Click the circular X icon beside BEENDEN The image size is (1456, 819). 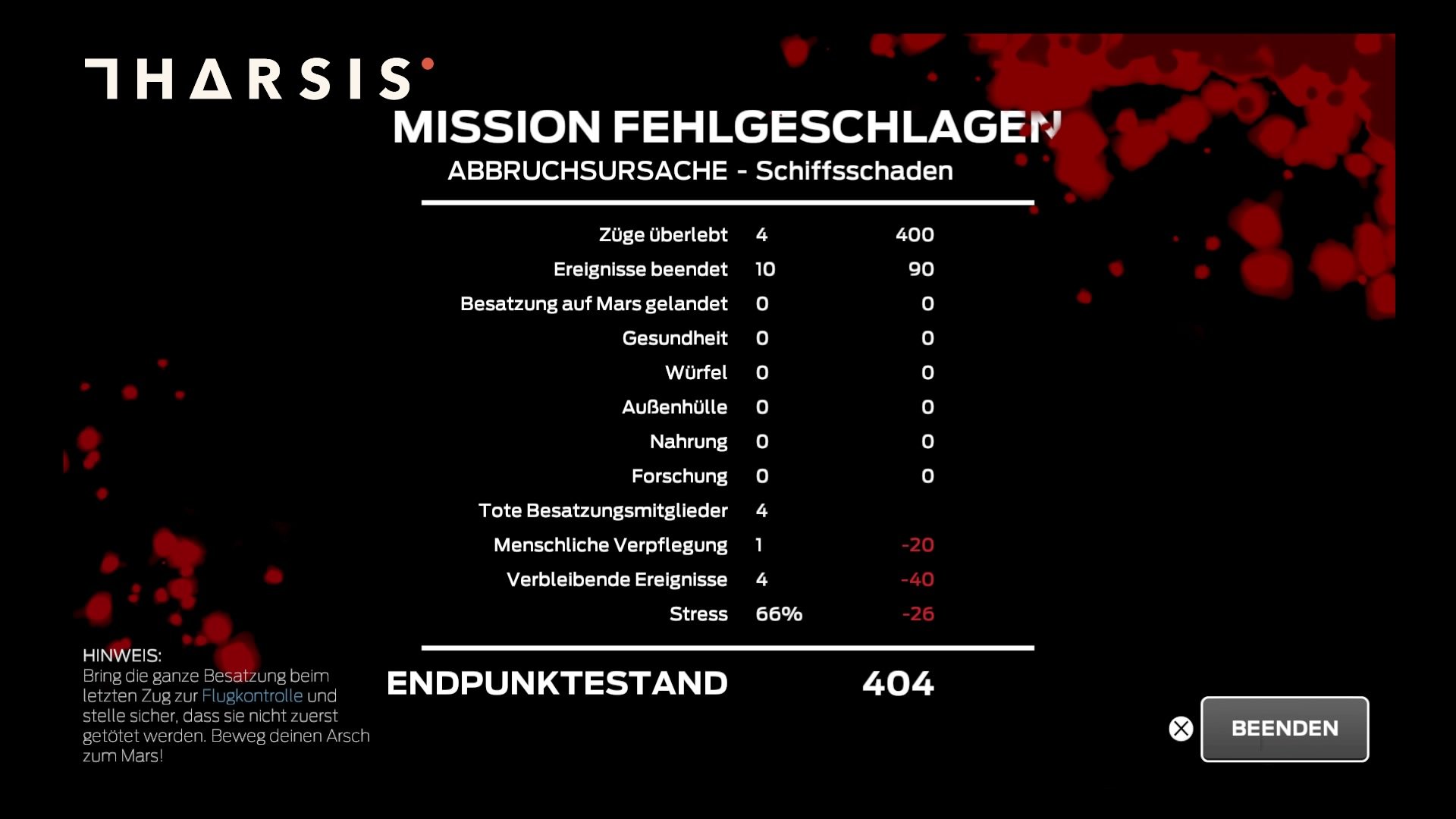click(1181, 729)
